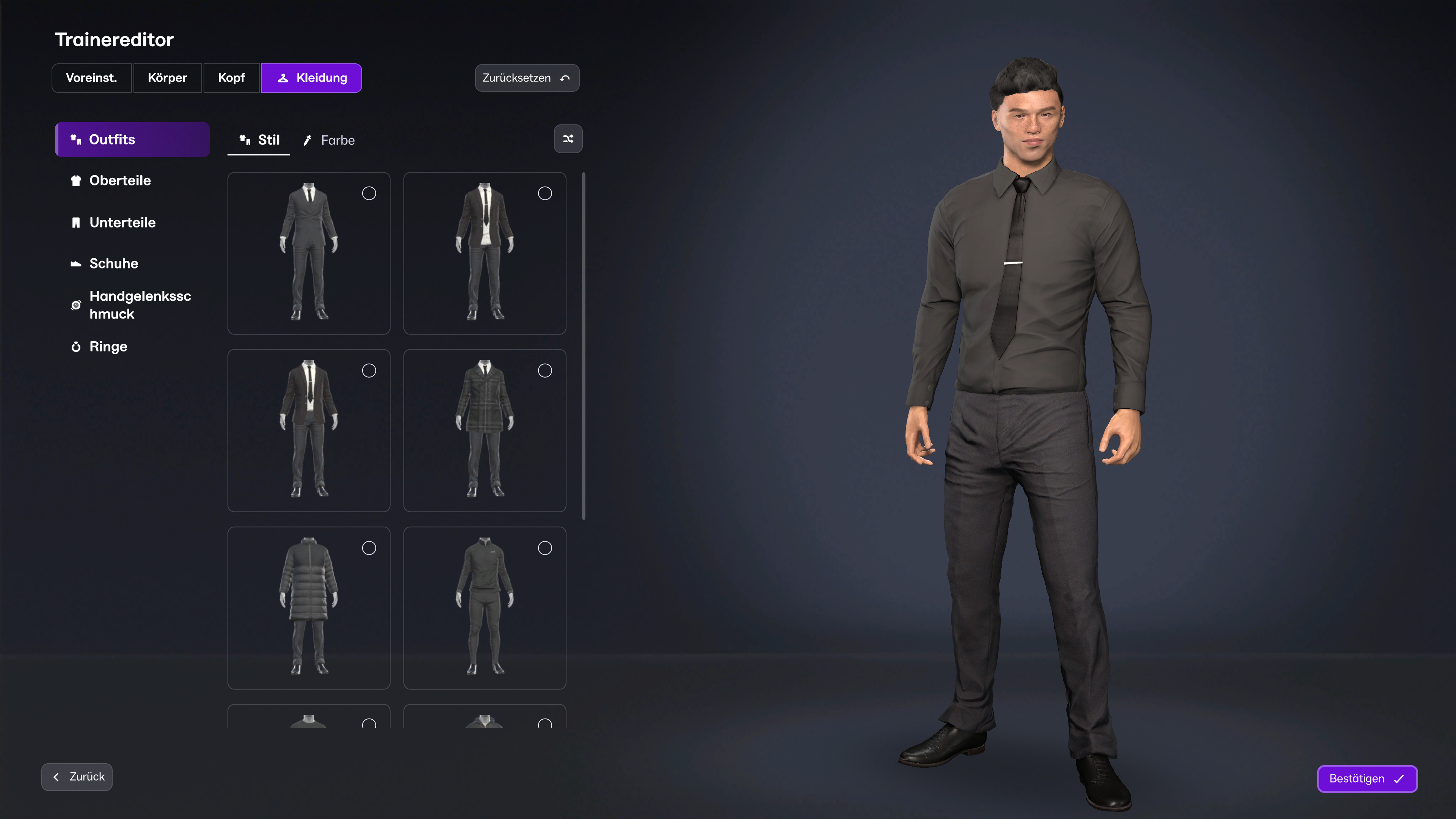Select the plaid coat outfit radio button
This screenshot has width=1456, height=819.
[545, 370]
